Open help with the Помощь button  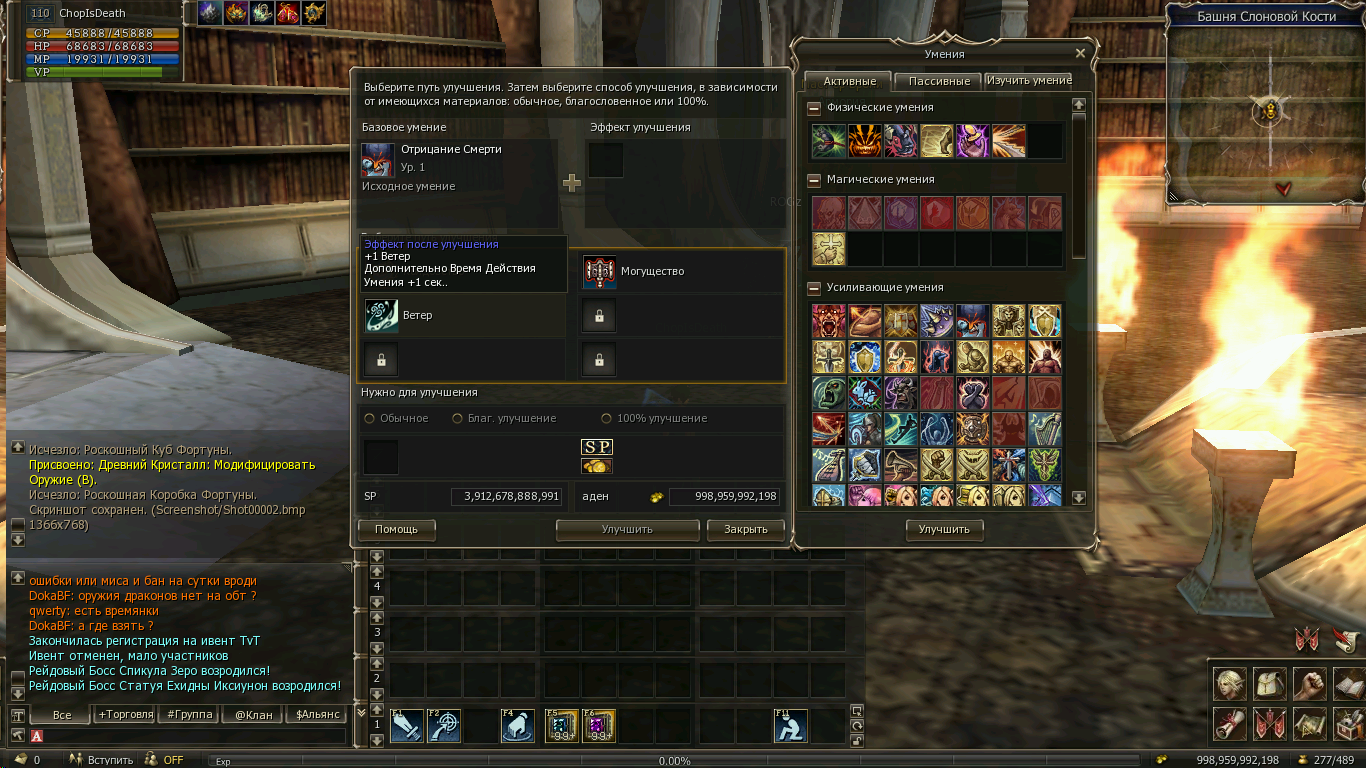pyautogui.click(x=396, y=529)
